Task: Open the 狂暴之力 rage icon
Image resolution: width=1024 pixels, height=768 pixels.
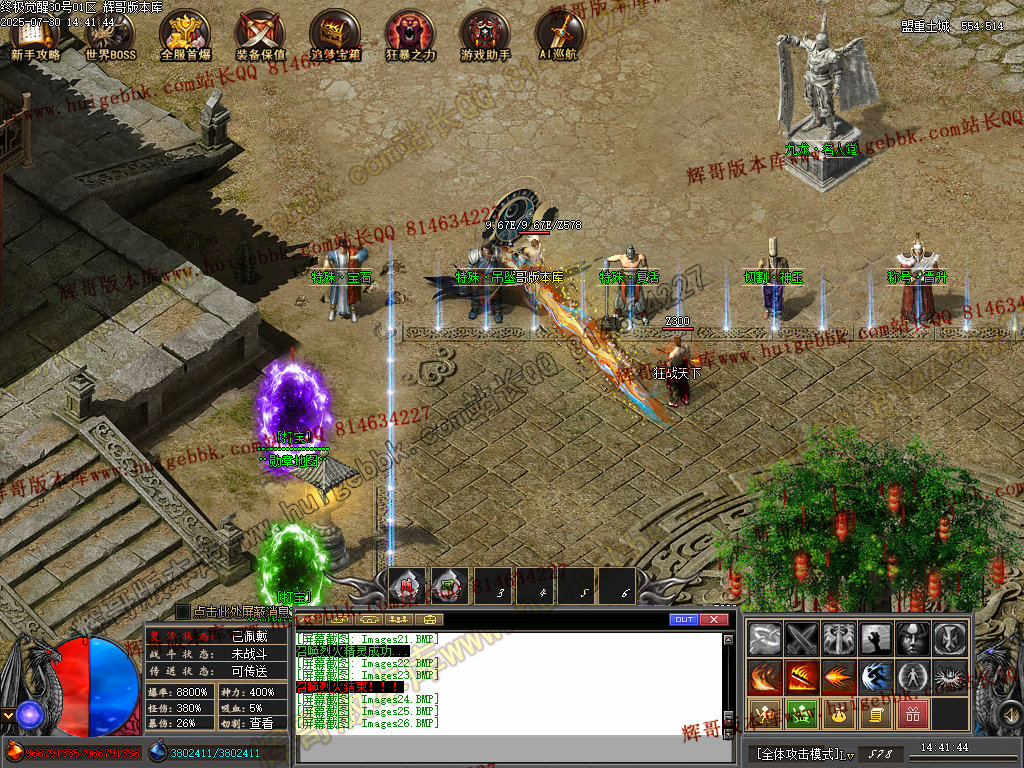Action: (410, 34)
